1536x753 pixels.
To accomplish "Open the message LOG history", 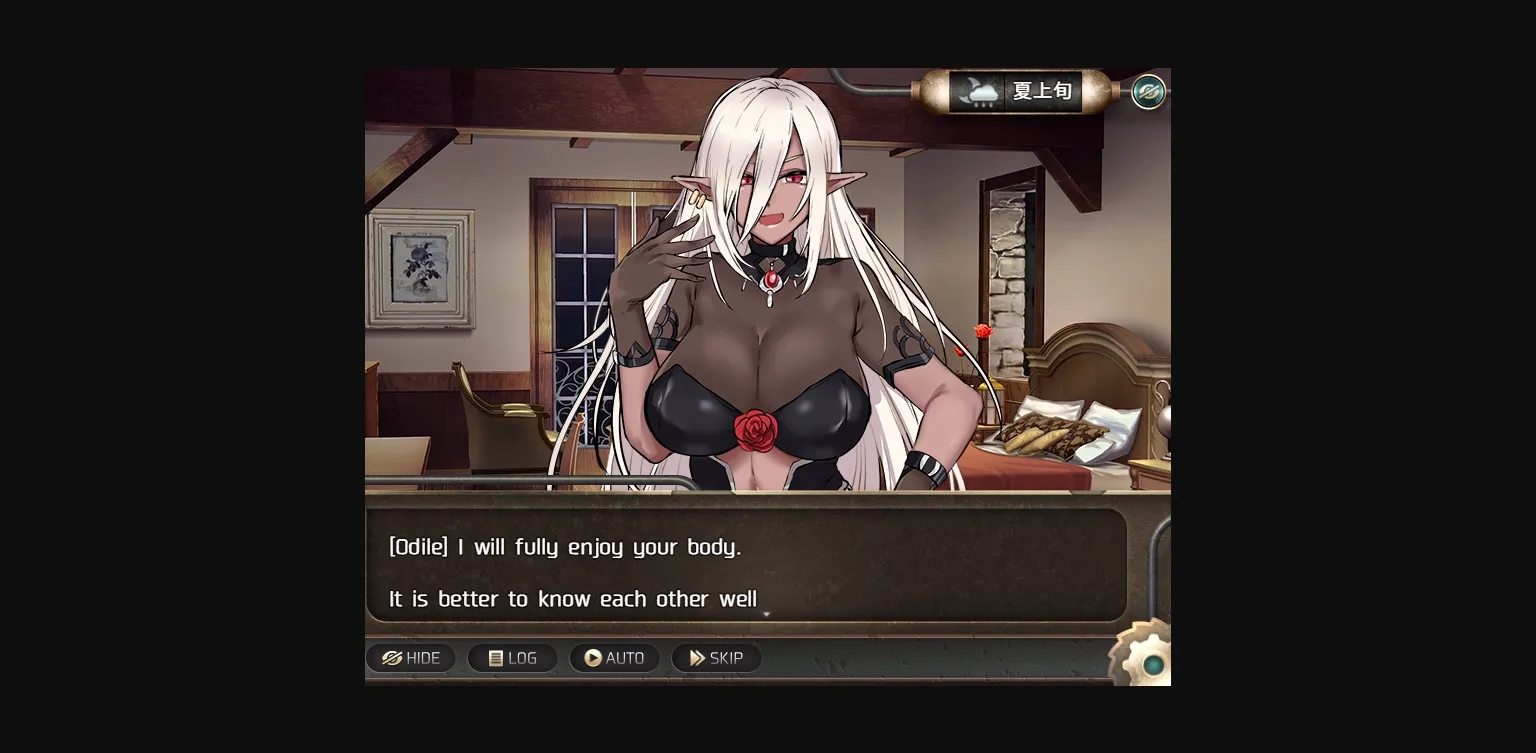I will coord(513,658).
